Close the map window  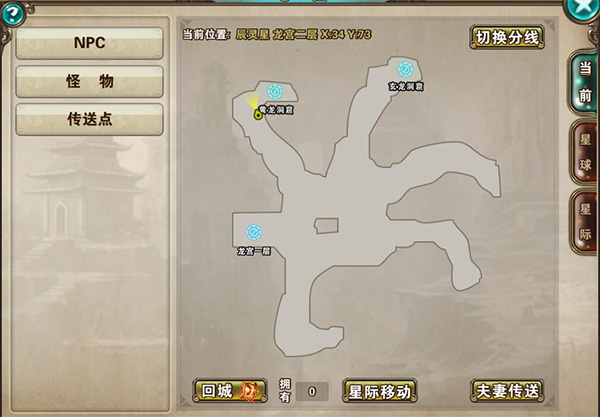[580, 8]
